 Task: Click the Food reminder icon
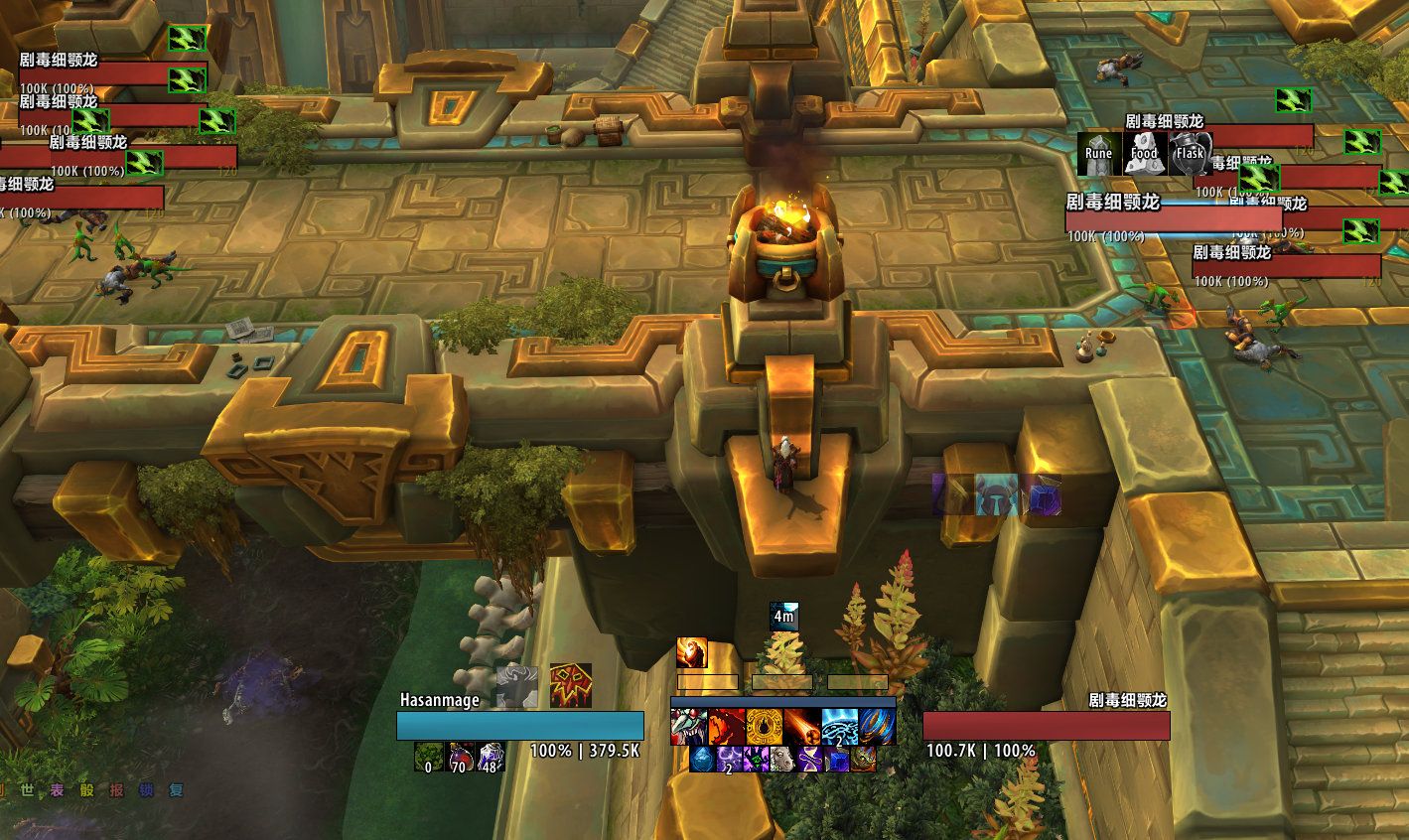tap(1144, 154)
